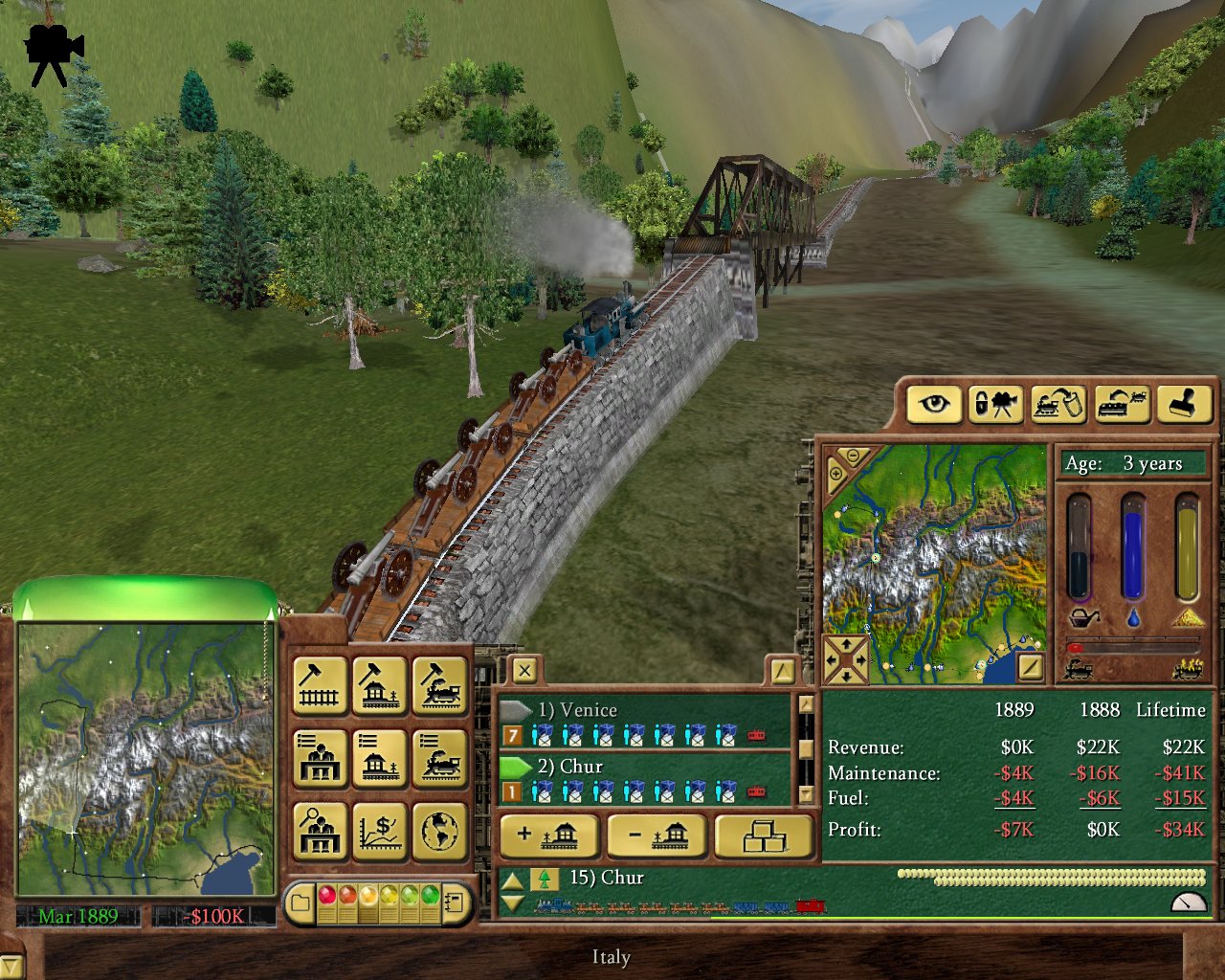Viewport: 1225px width, 980px height.
Task: Click the retire train trash button
Action: 1058,404
